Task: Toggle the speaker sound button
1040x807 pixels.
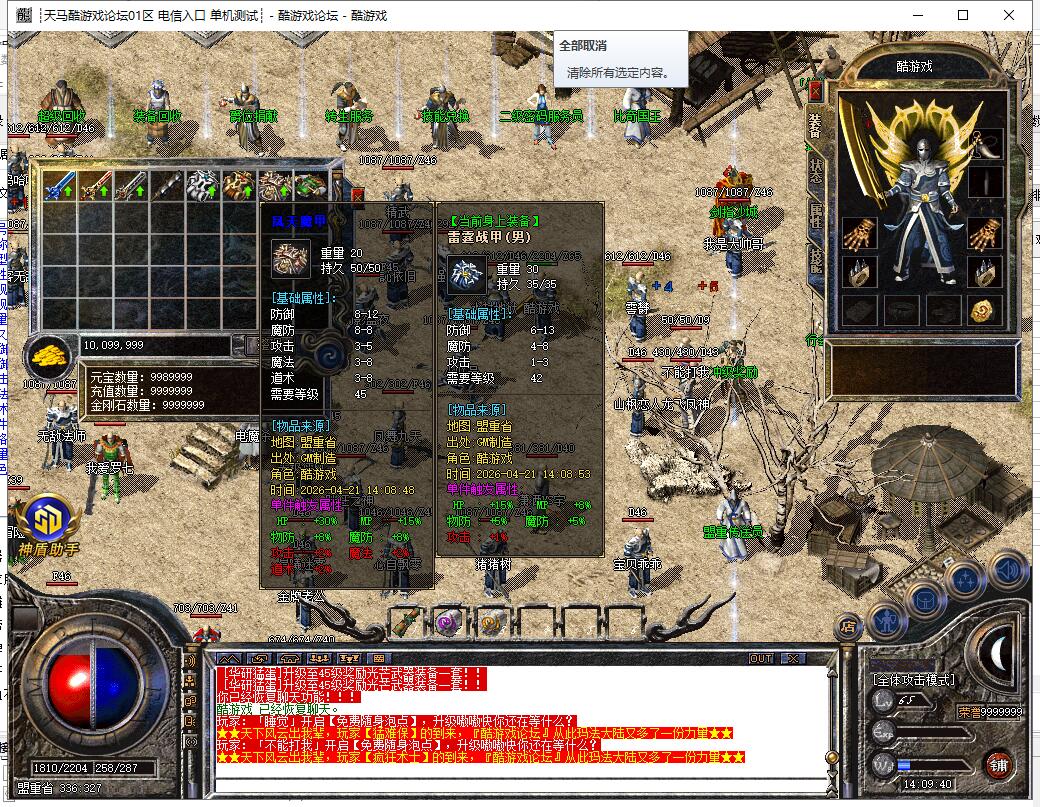Action: [1009, 572]
